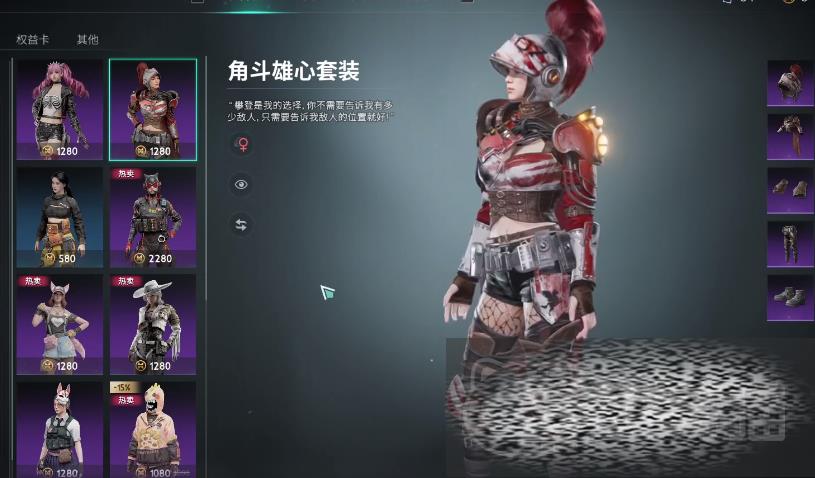Preview the gloves piece
The height and width of the screenshot is (478, 815).
tap(790, 190)
